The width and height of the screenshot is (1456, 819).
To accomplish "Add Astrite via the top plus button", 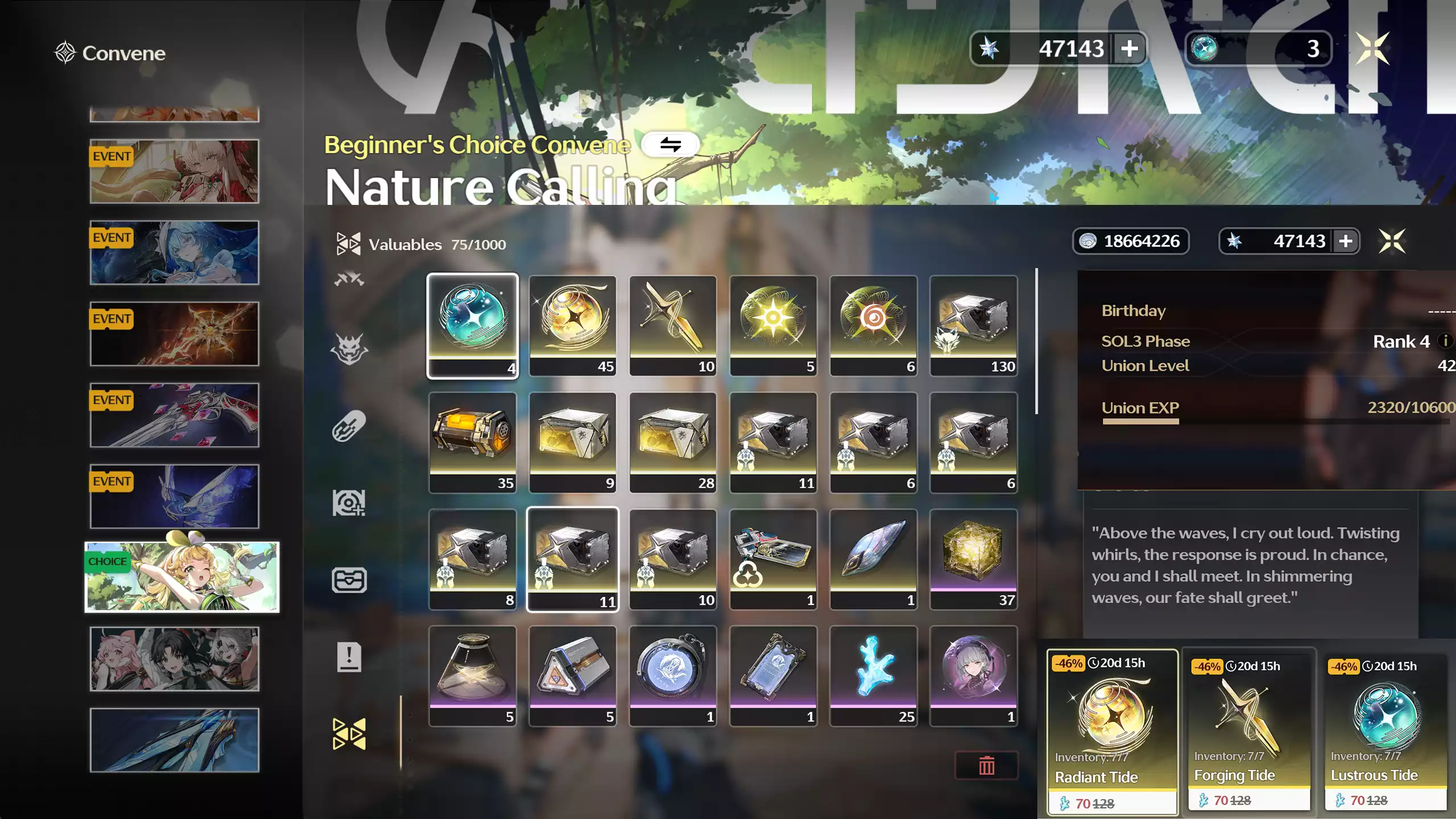I will pyautogui.click(x=1129, y=49).
